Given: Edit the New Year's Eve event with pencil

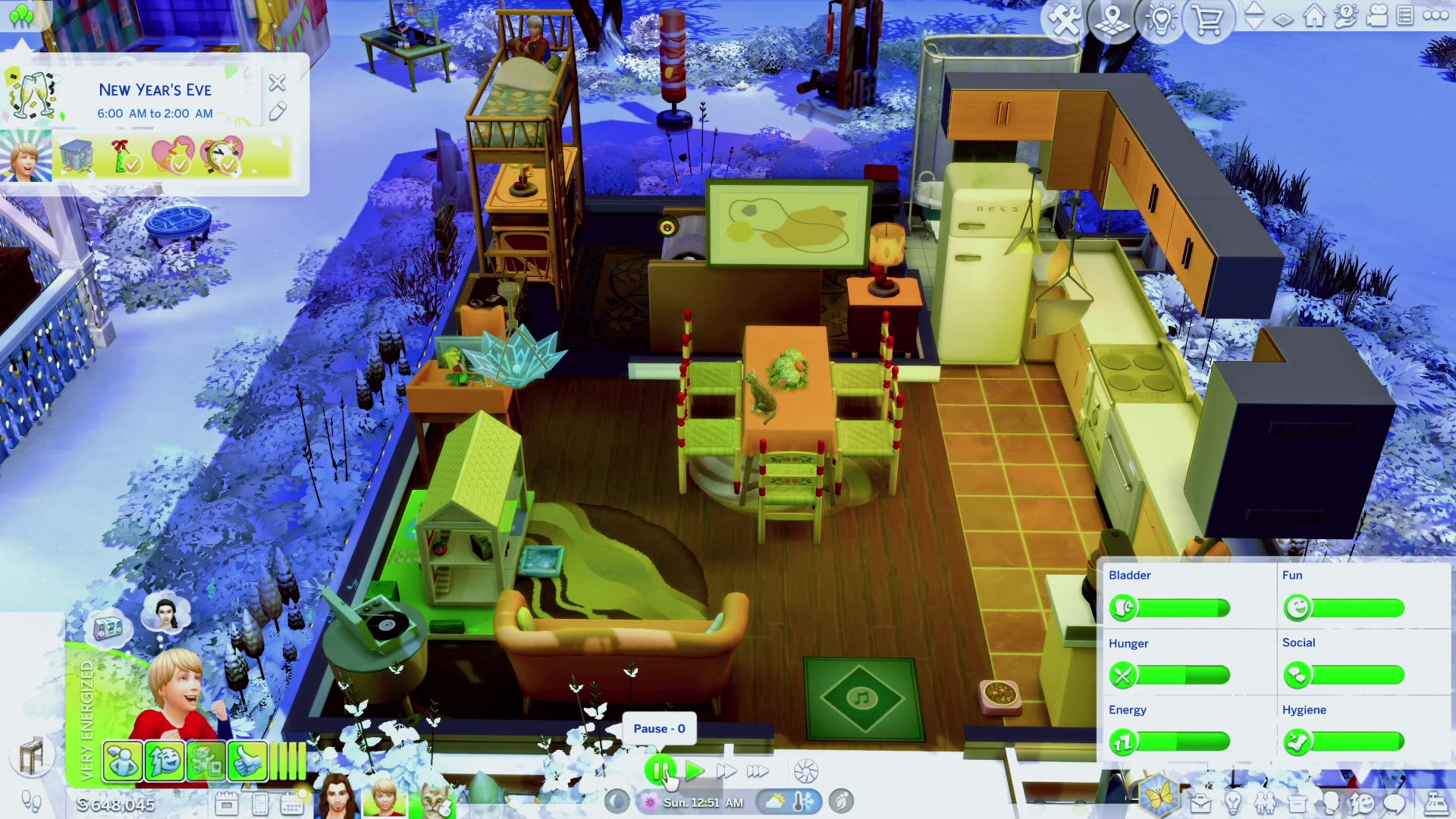Looking at the screenshot, I should click(x=277, y=112).
